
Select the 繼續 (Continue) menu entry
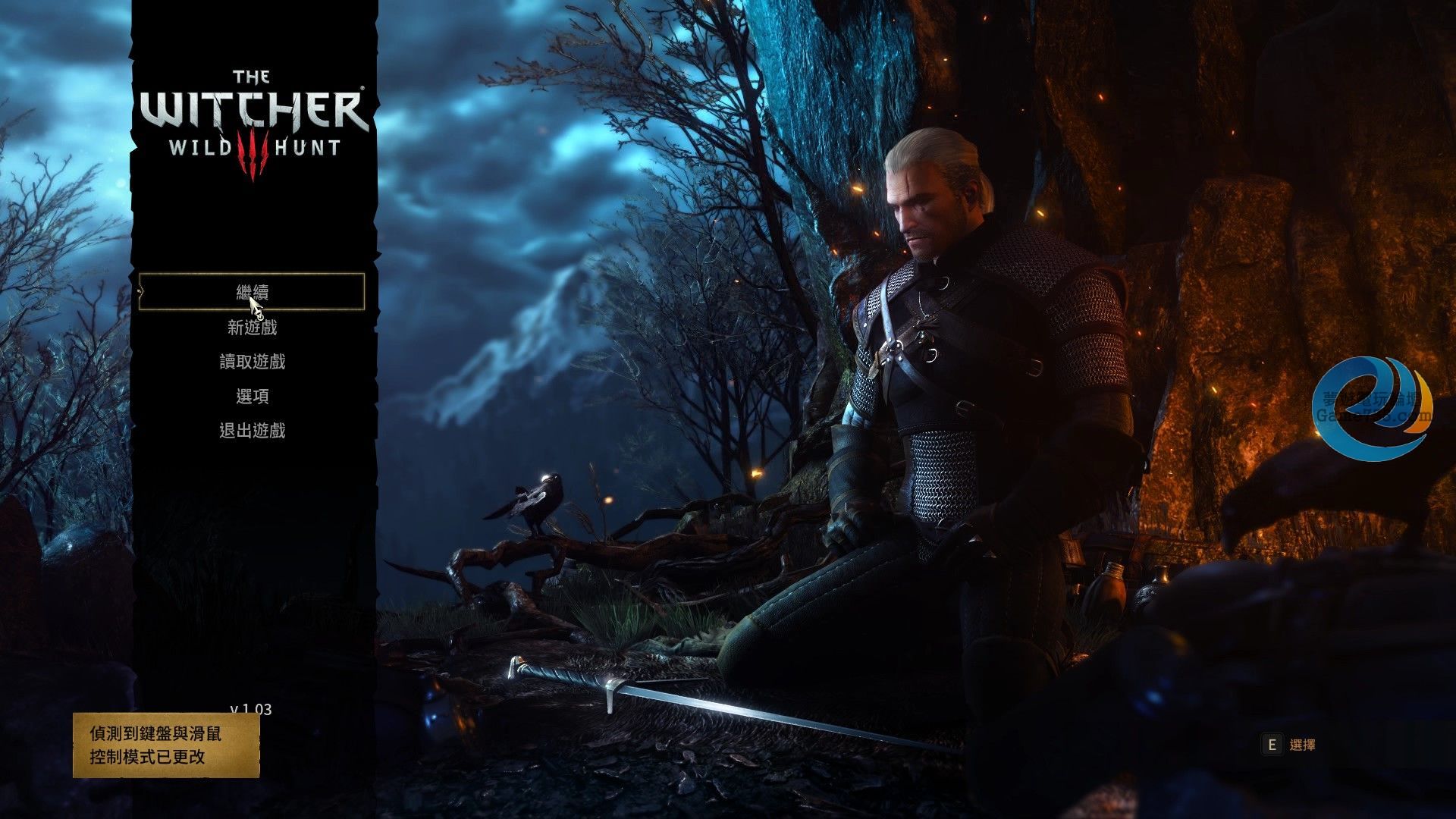point(252,292)
